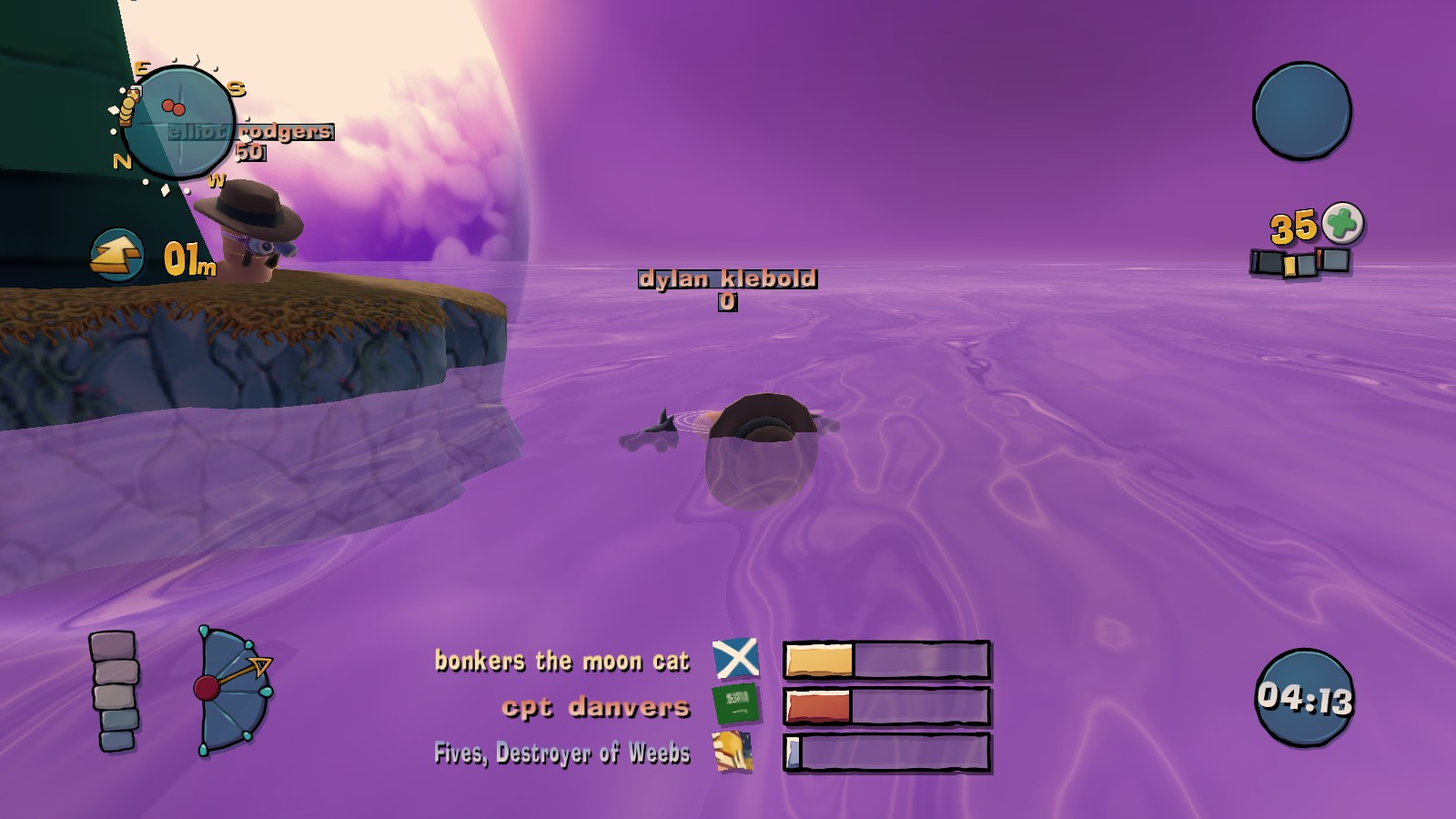1456x819 pixels.
Task: Open the compass minimap in the top left
Action: (181, 122)
